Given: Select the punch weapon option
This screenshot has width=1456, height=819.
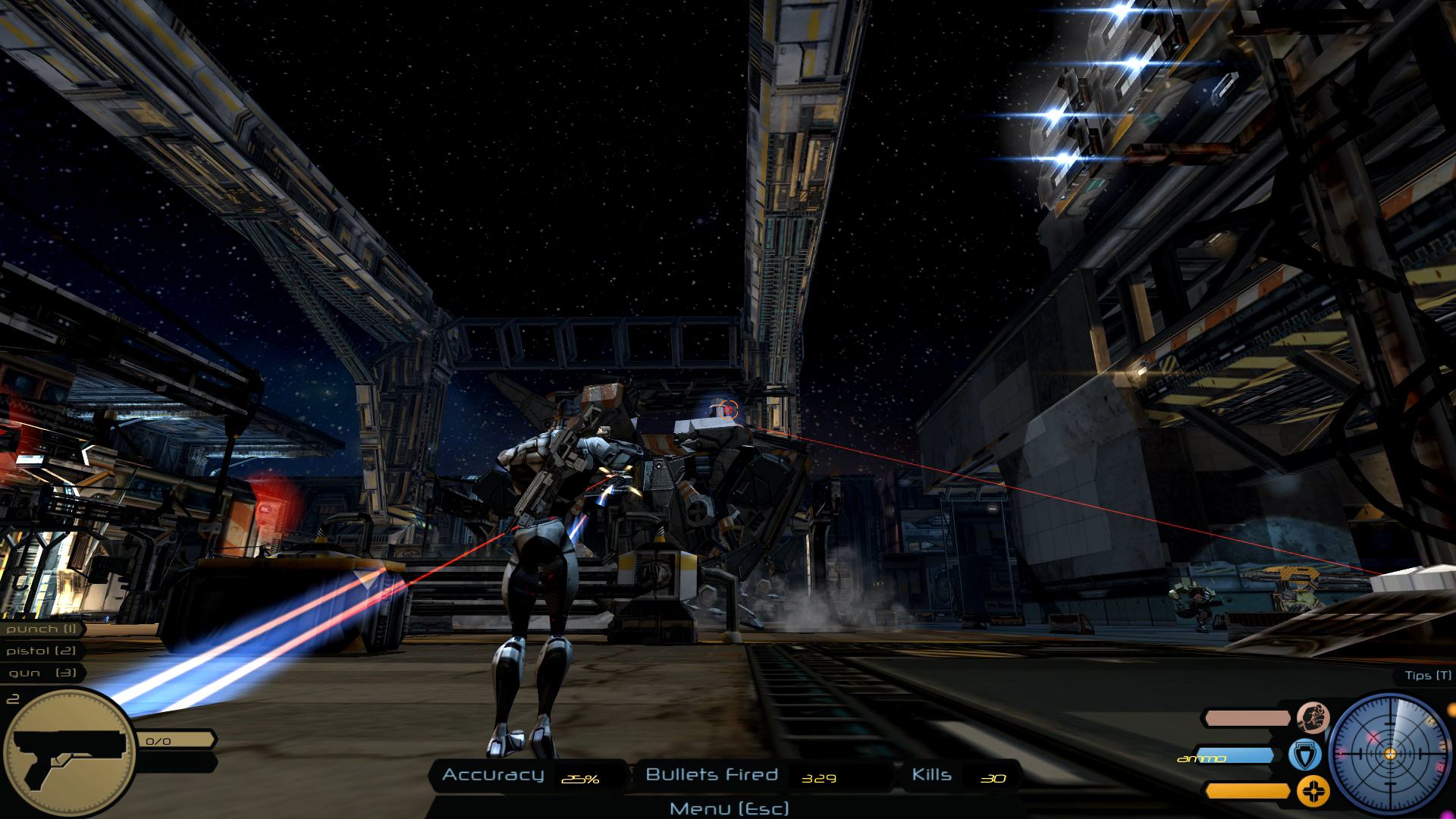Looking at the screenshot, I should click(x=42, y=629).
